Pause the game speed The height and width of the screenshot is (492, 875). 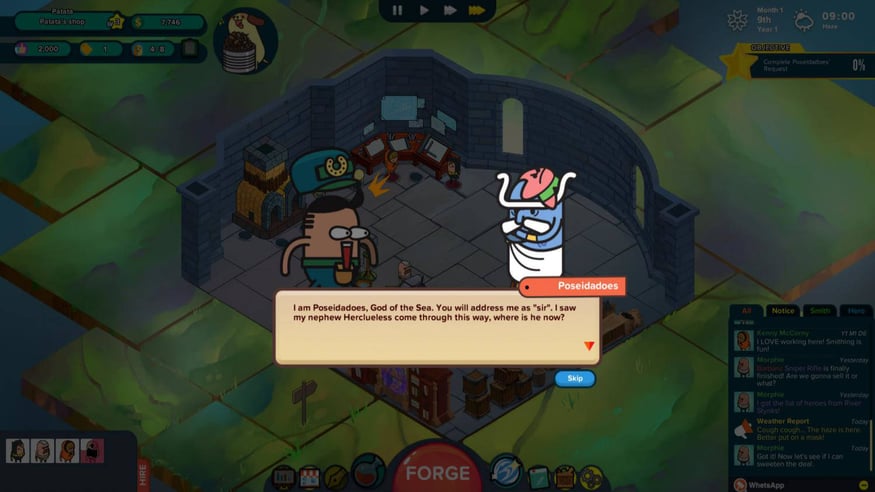[x=397, y=11]
